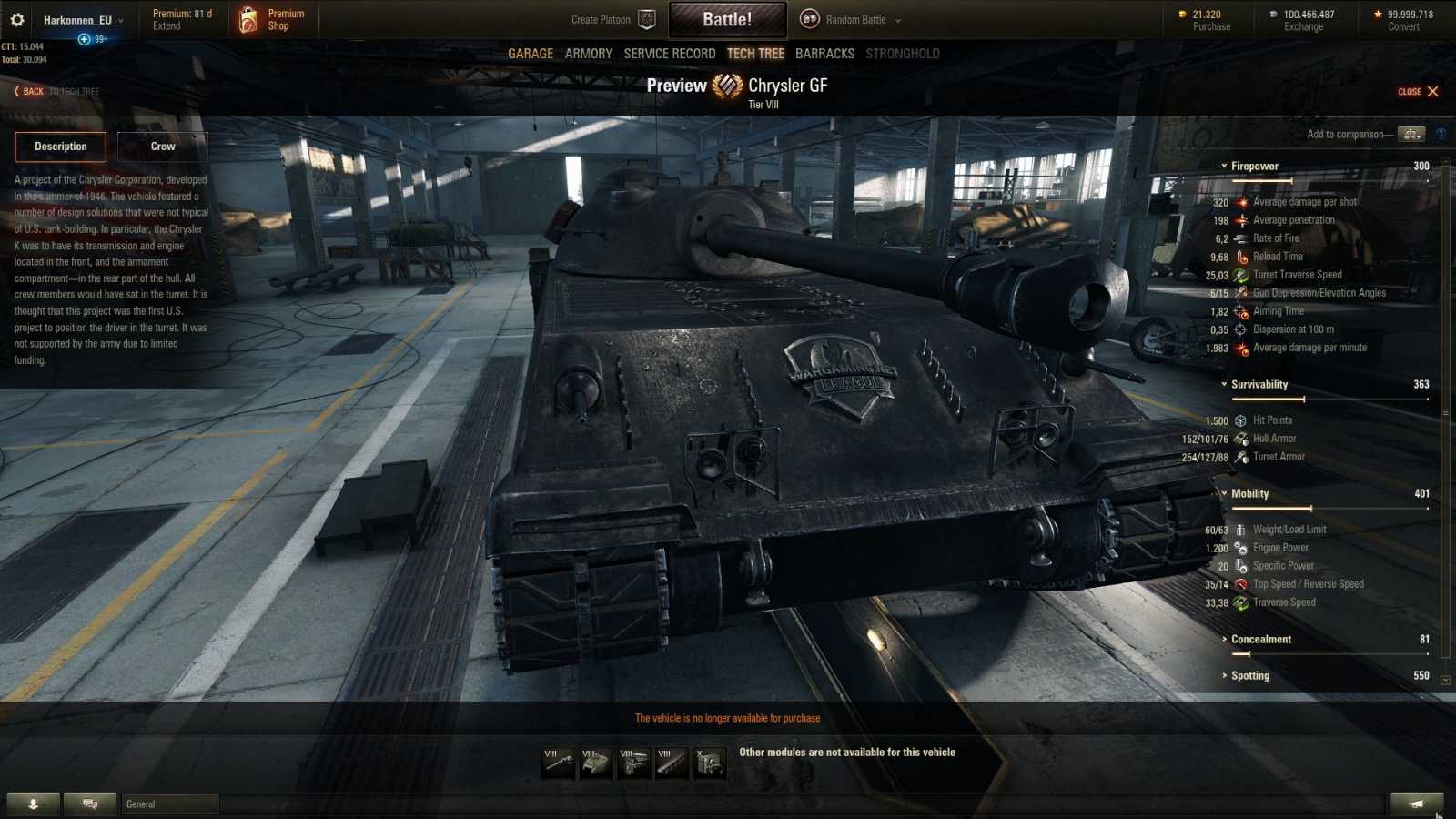Click the Add to comparison scales icon
This screenshot has height=819, width=1456.
tap(1411, 133)
